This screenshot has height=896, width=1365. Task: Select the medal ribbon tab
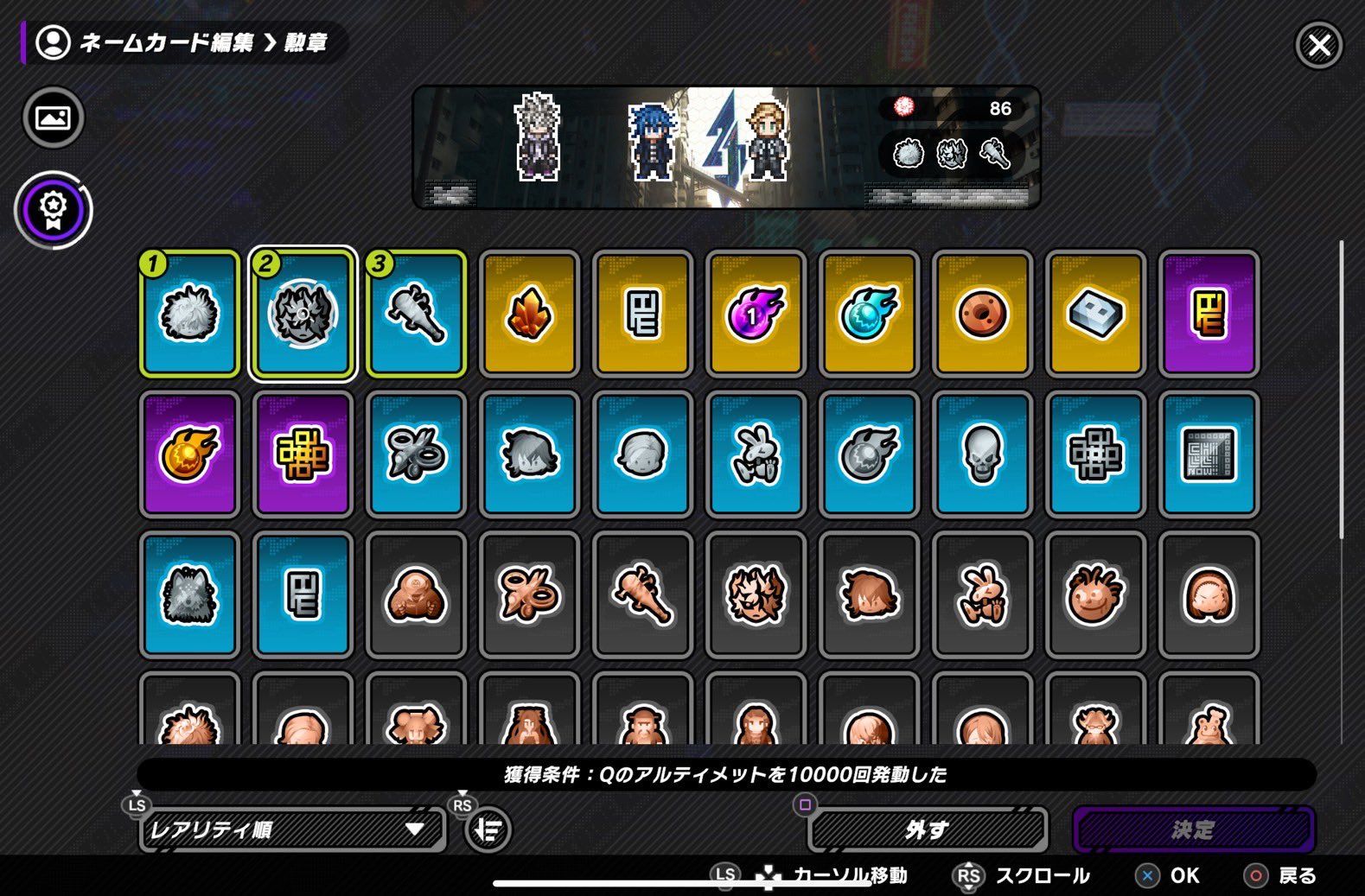[53, 209]
